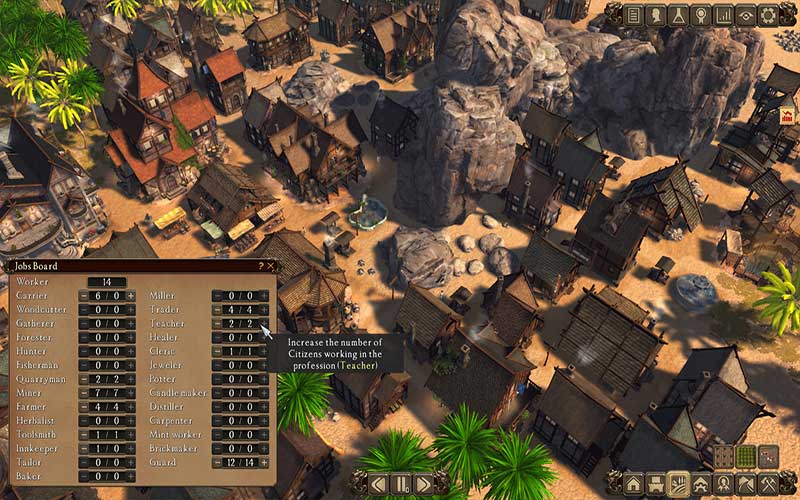The height and width of the screenshot is (500, 800).
Task: Decrease the number of Farmers
Action: tap(84, 407)
